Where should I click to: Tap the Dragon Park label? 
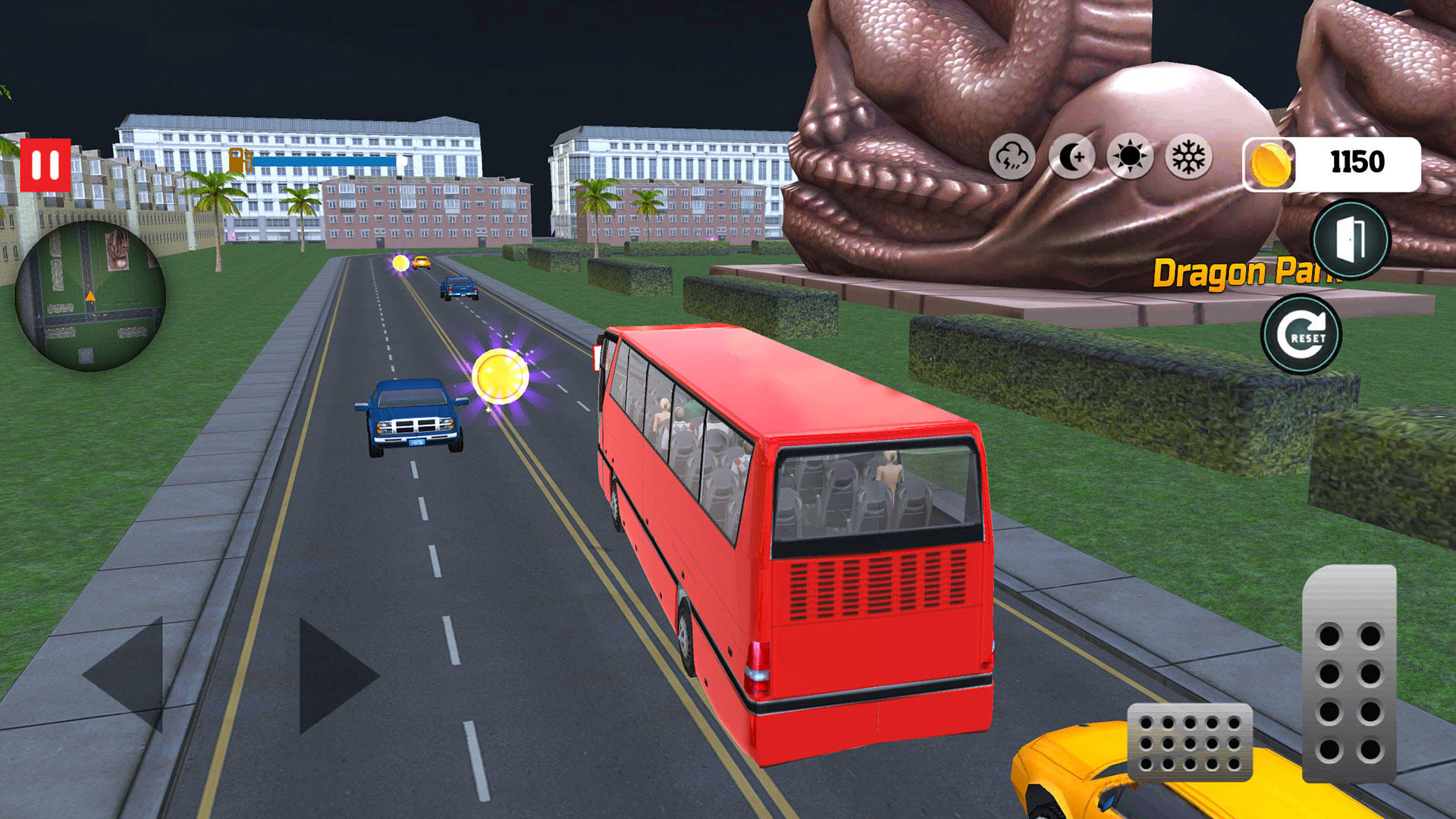point(1242,271)
